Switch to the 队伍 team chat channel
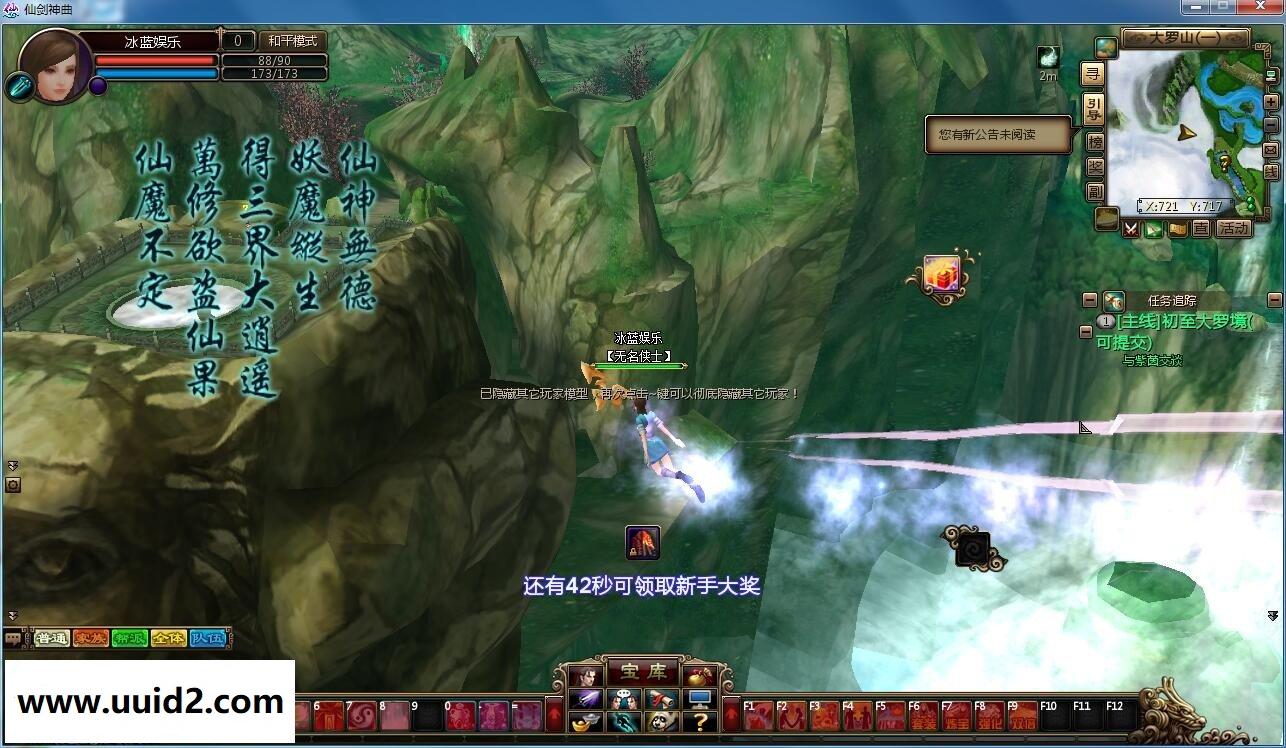Viewport: 1286px width, 748px height. 207,639
